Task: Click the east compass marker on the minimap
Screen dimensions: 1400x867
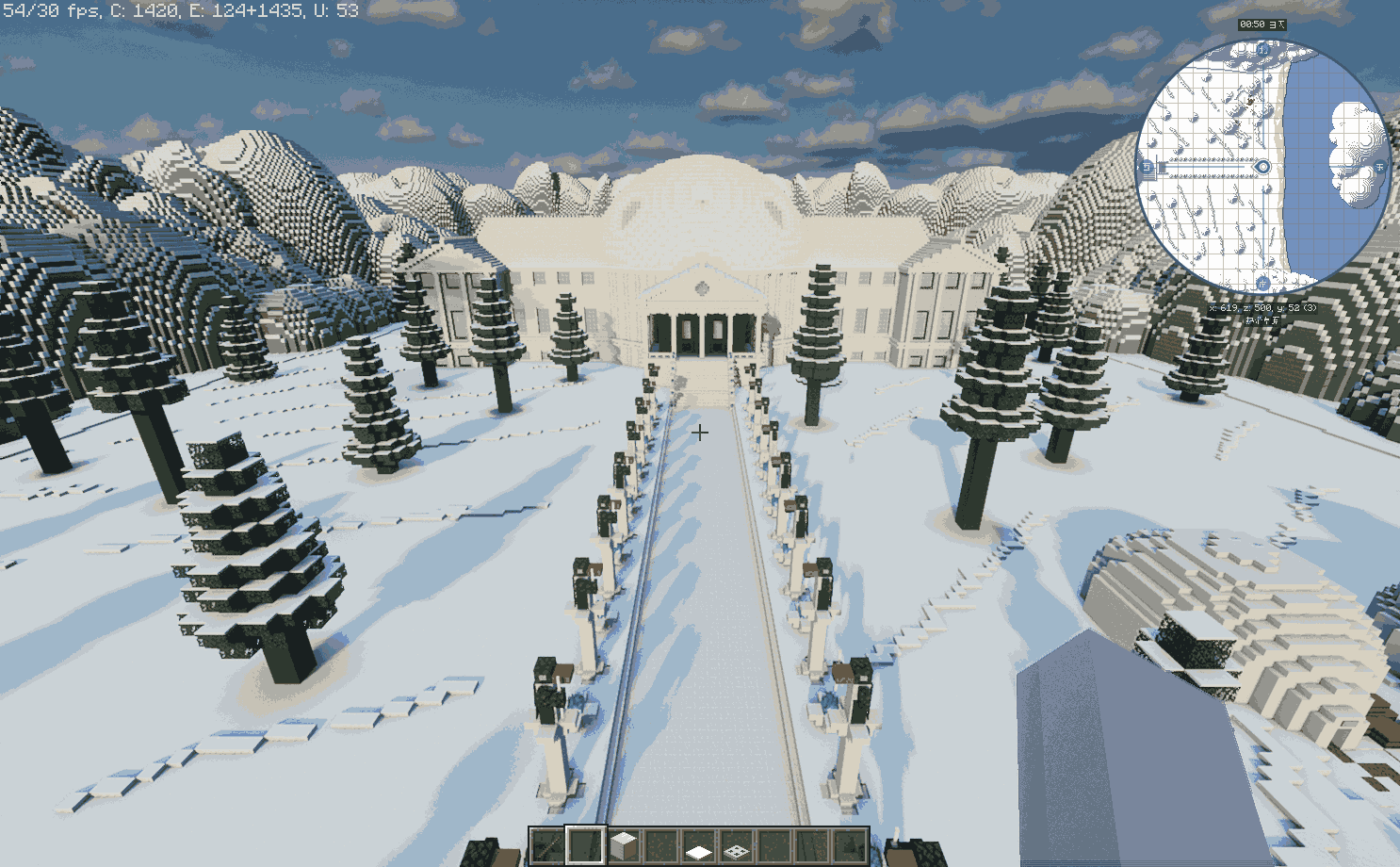Action: click(x=1380, y=167)
